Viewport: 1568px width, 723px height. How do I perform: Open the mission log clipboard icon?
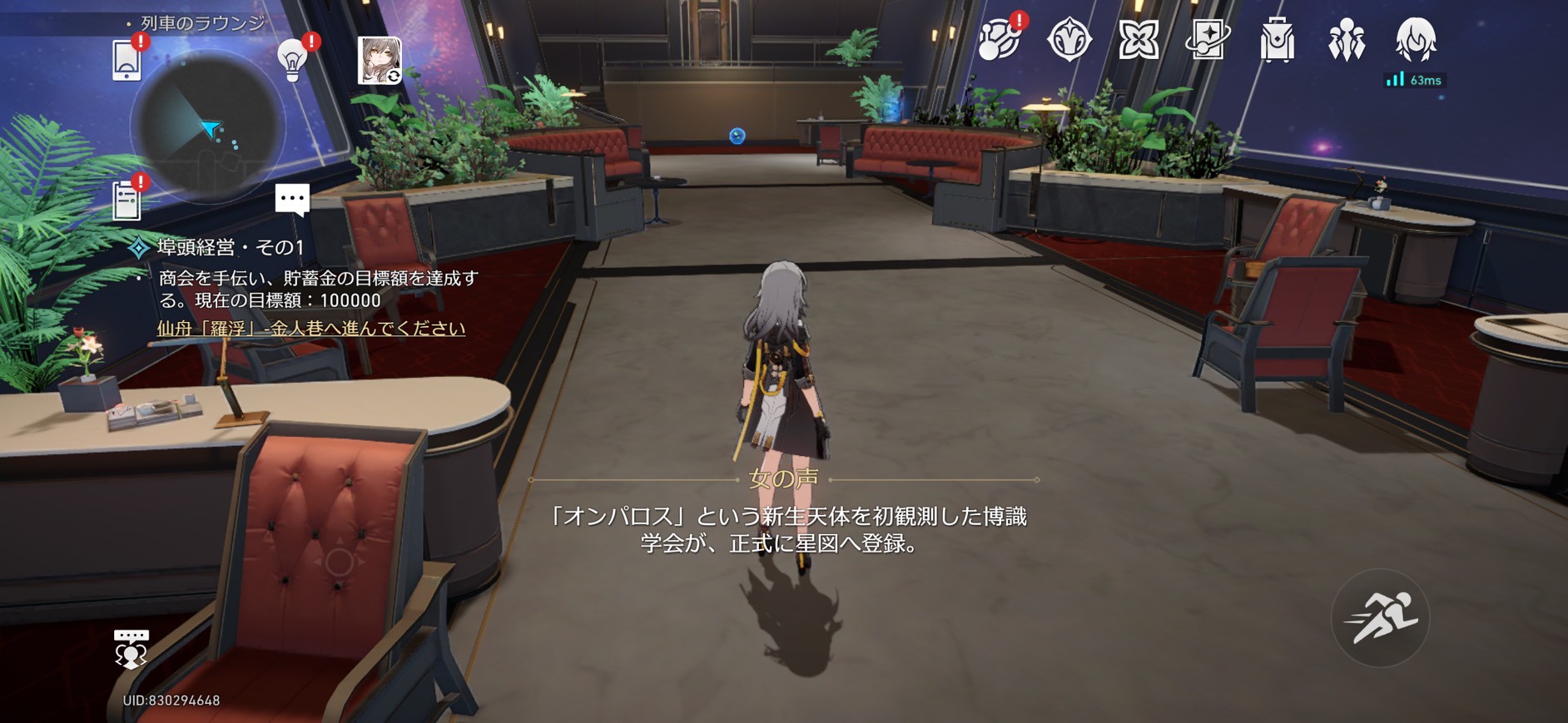[x=127, y=200]
